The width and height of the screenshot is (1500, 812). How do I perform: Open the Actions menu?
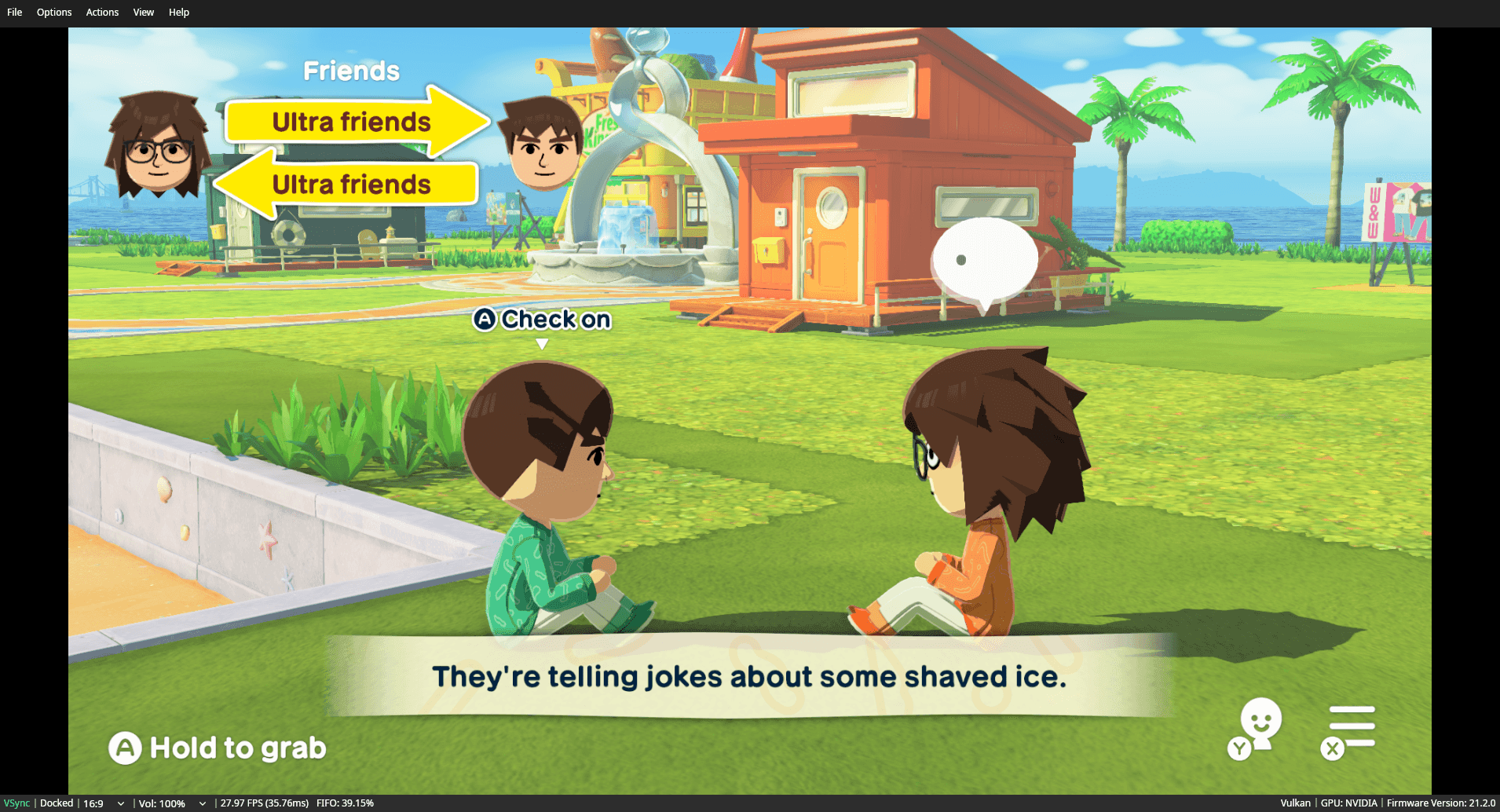[101, 12]
